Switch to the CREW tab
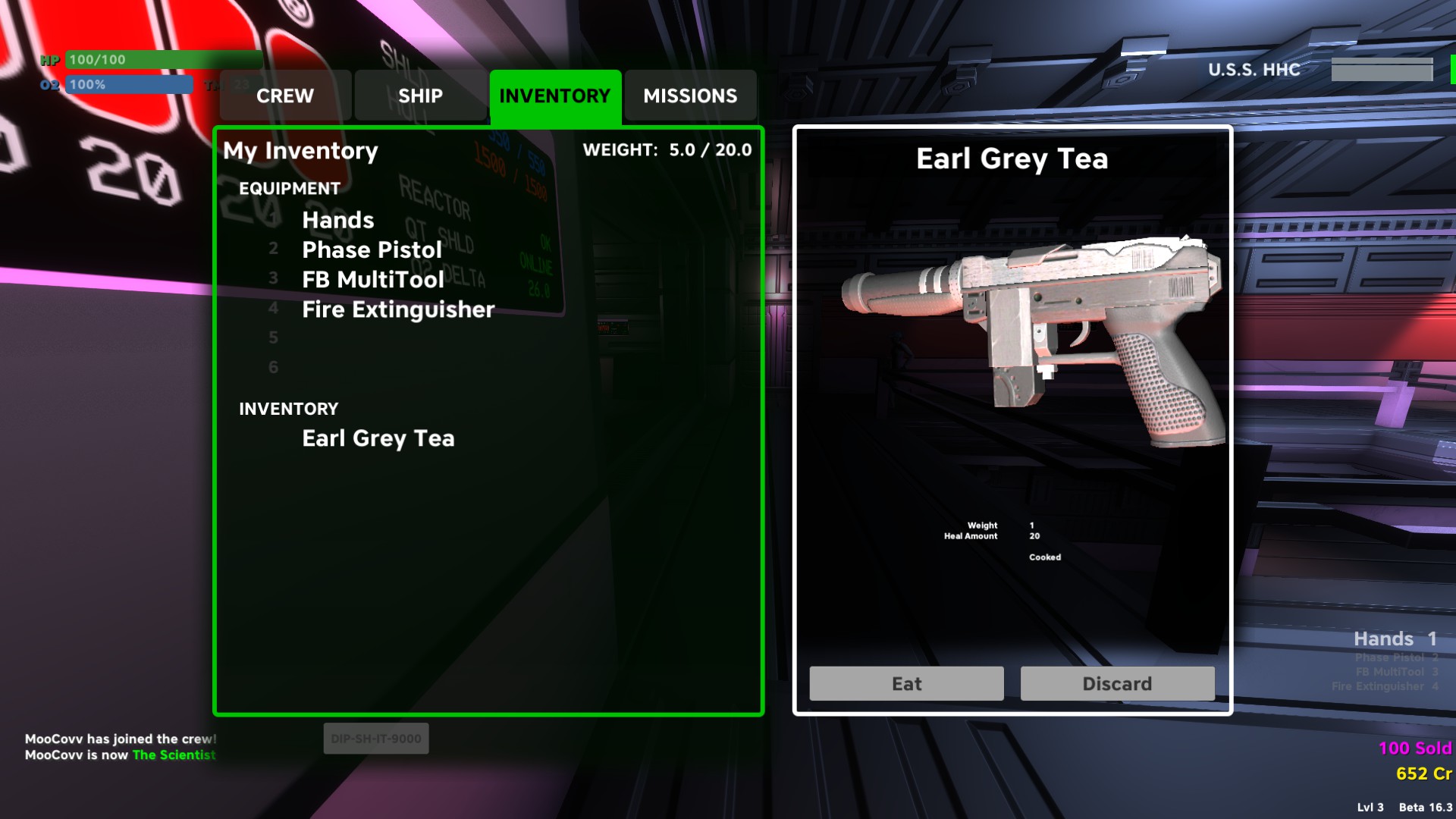The height and width of the screenshot is (819, 1456). [x=285, y=96]
